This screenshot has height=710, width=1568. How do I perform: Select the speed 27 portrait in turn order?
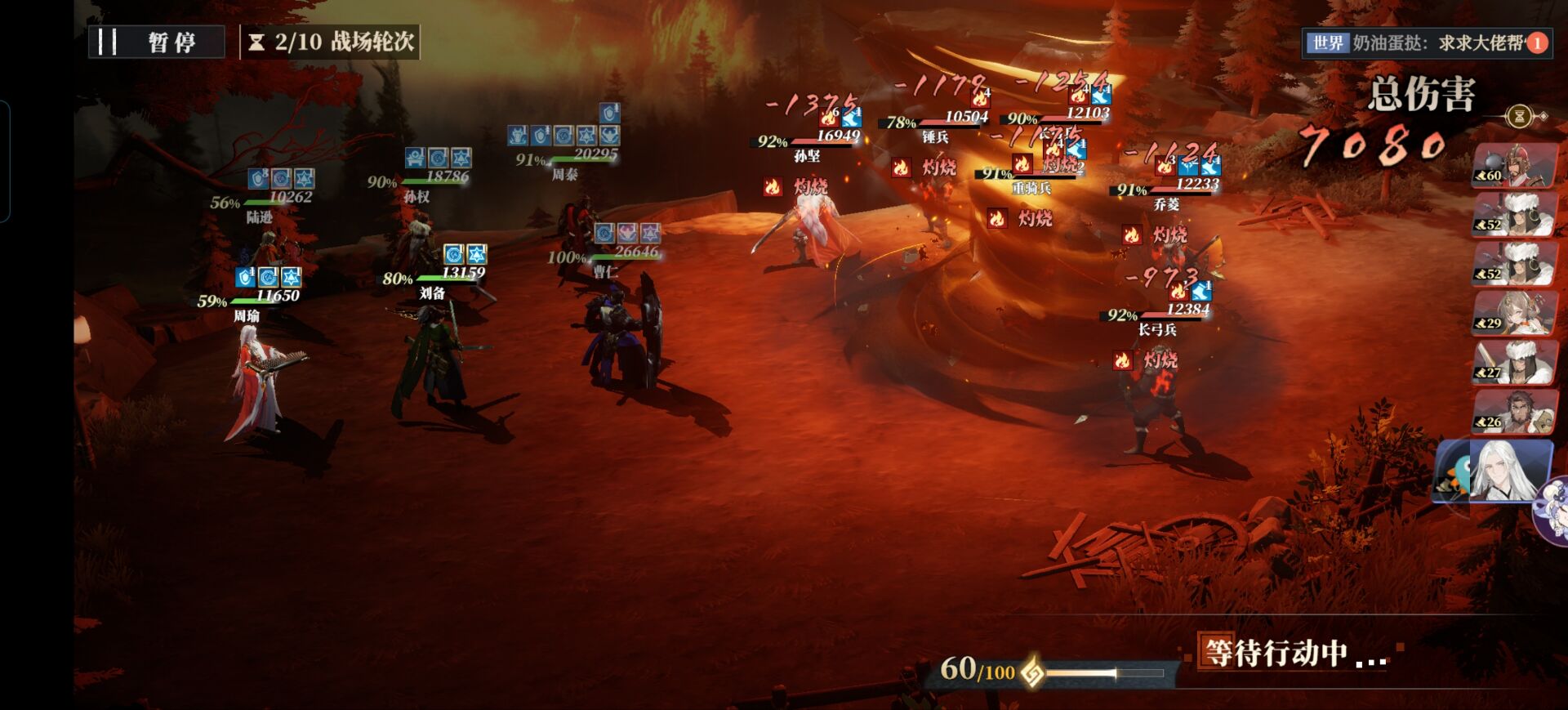(1513, 362)
